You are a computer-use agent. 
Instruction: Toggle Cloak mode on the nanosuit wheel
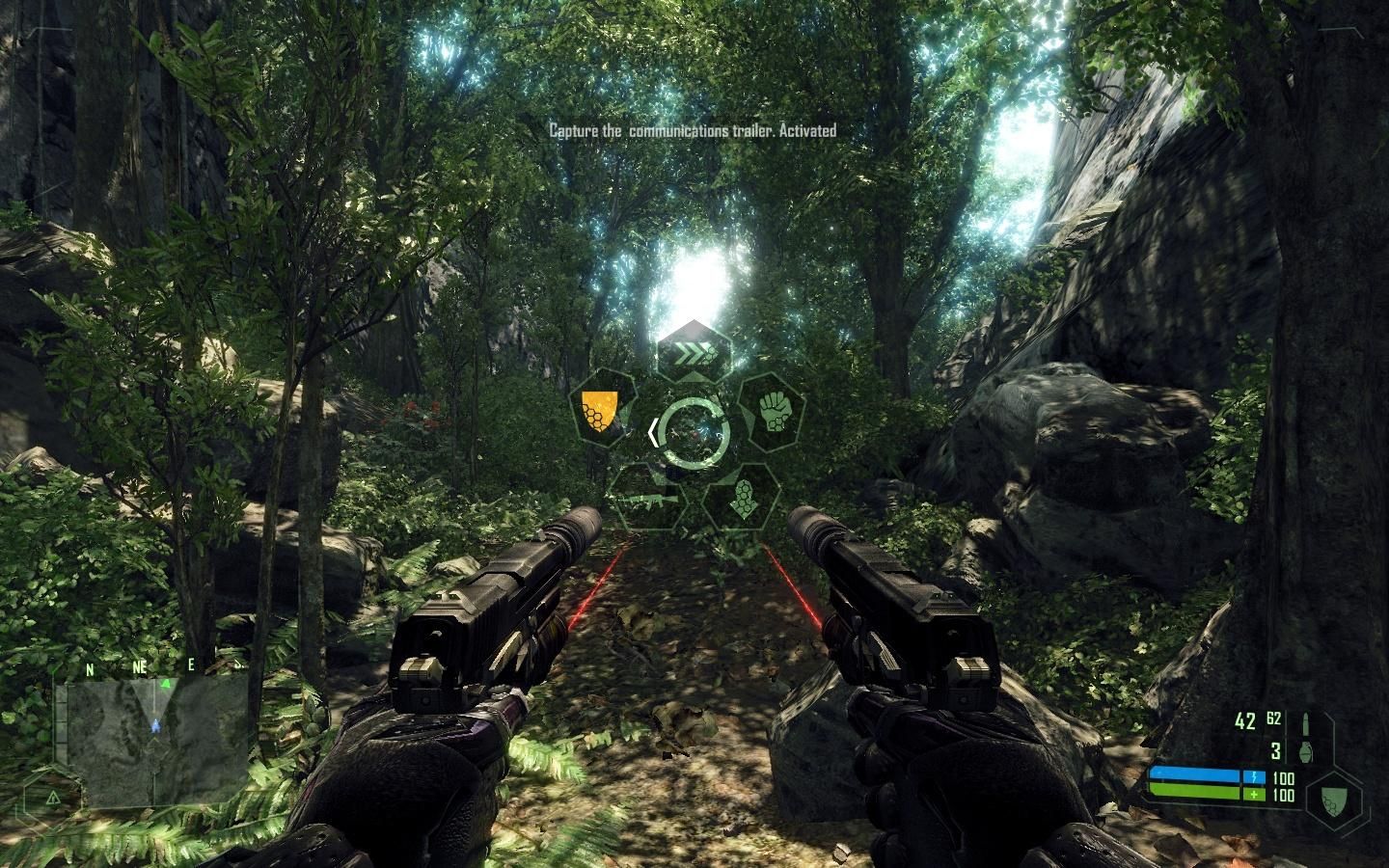coord(743,498)
